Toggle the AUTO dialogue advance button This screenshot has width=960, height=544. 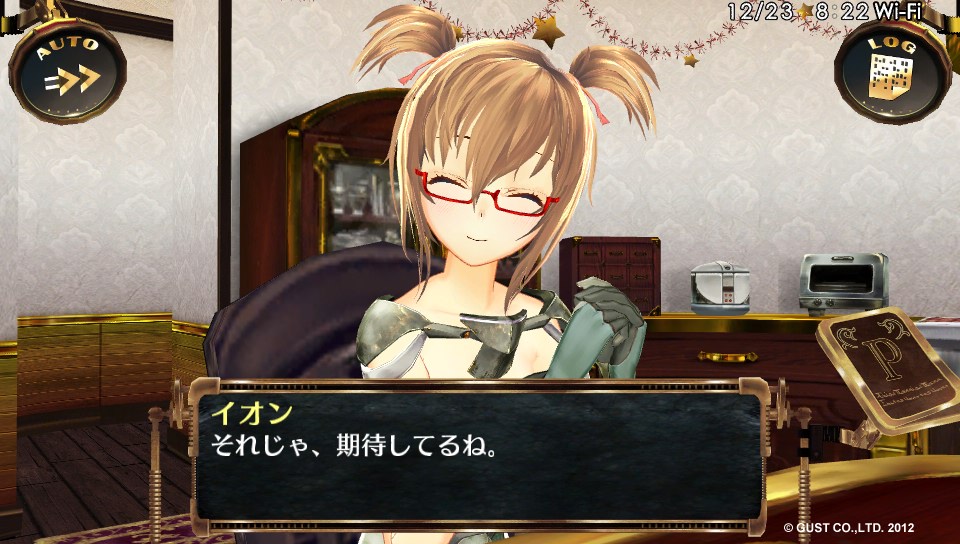pyautogui.click(x=67, y=70)
